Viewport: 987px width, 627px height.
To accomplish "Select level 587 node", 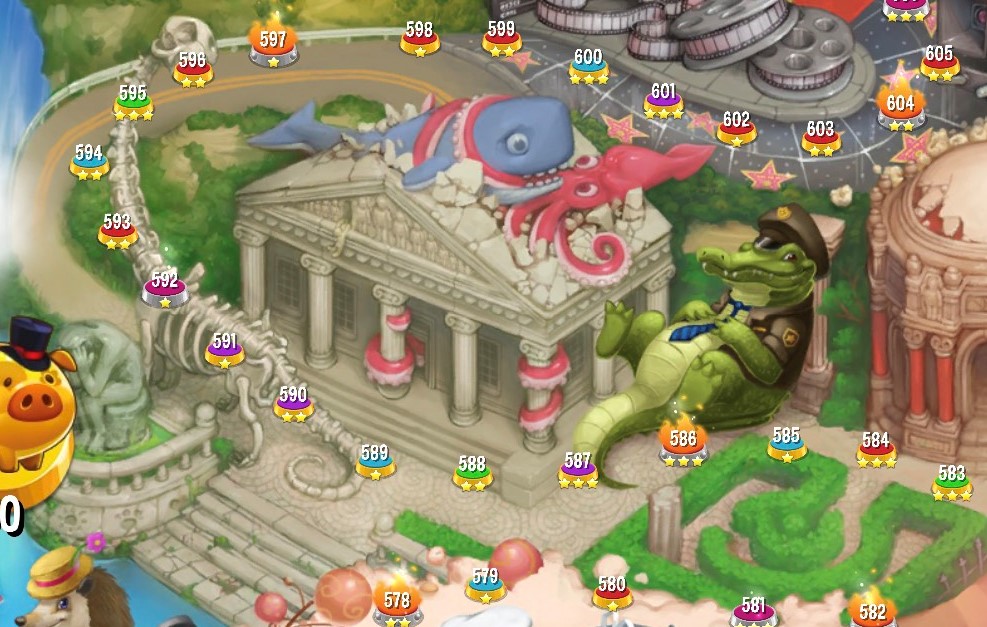I will coord(578,469).
